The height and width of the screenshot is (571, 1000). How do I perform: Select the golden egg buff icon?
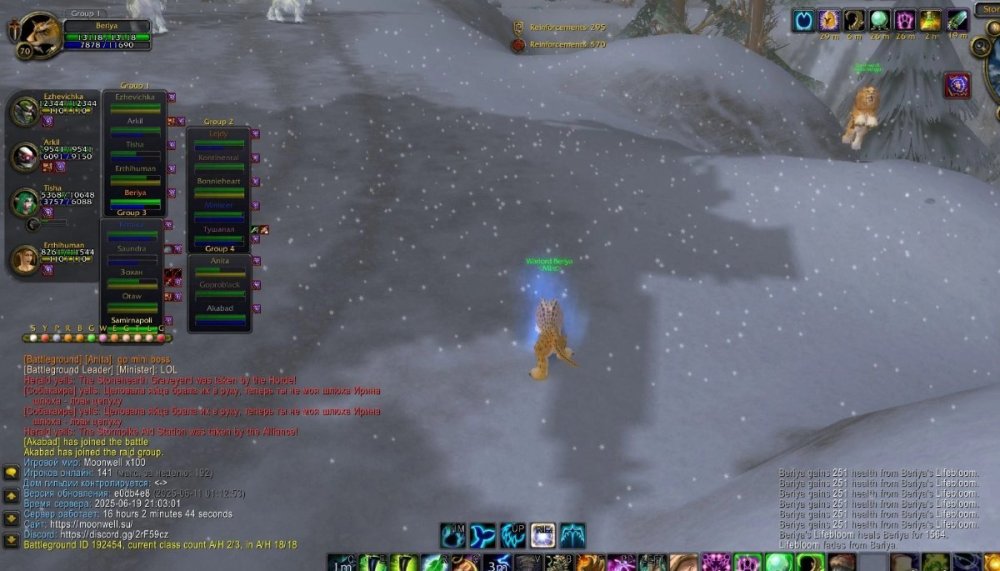tap(829, 20)
